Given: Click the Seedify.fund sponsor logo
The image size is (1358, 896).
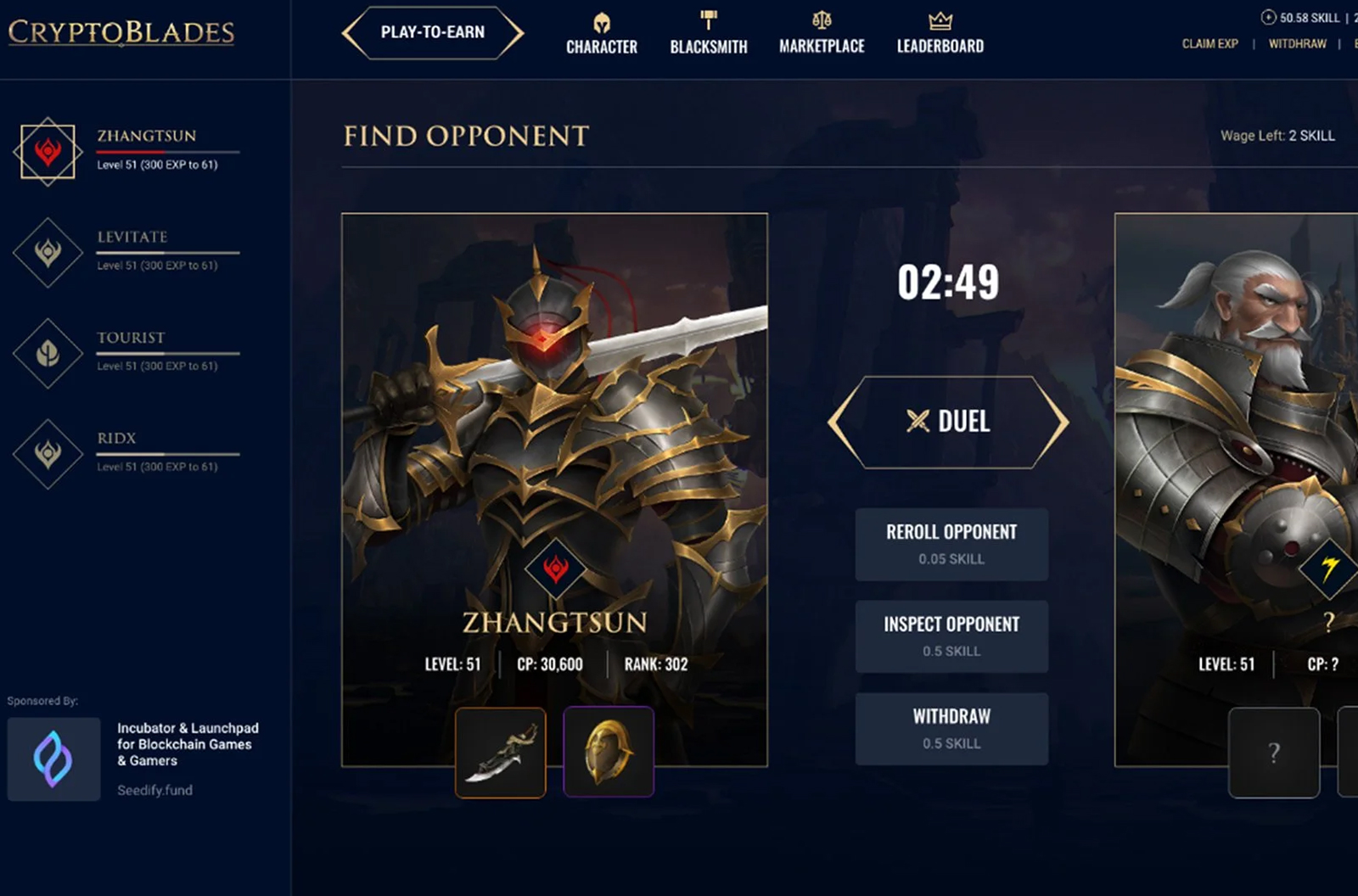Looking at the screenshot, I should pos(53,758).
